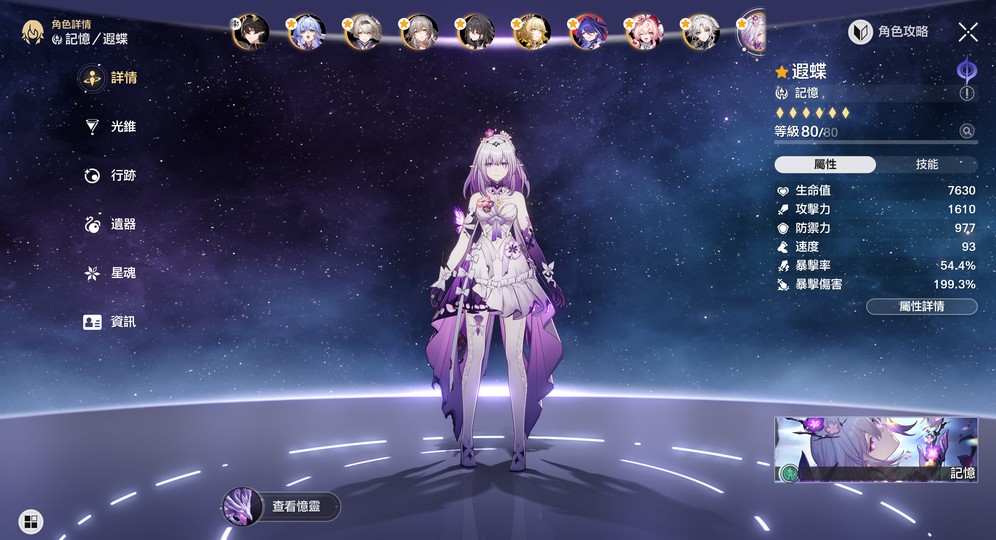The height and width of the screenshot is (540, 996).
Task: Click the purple element icon beside the name
Action: tap(967, 69)
